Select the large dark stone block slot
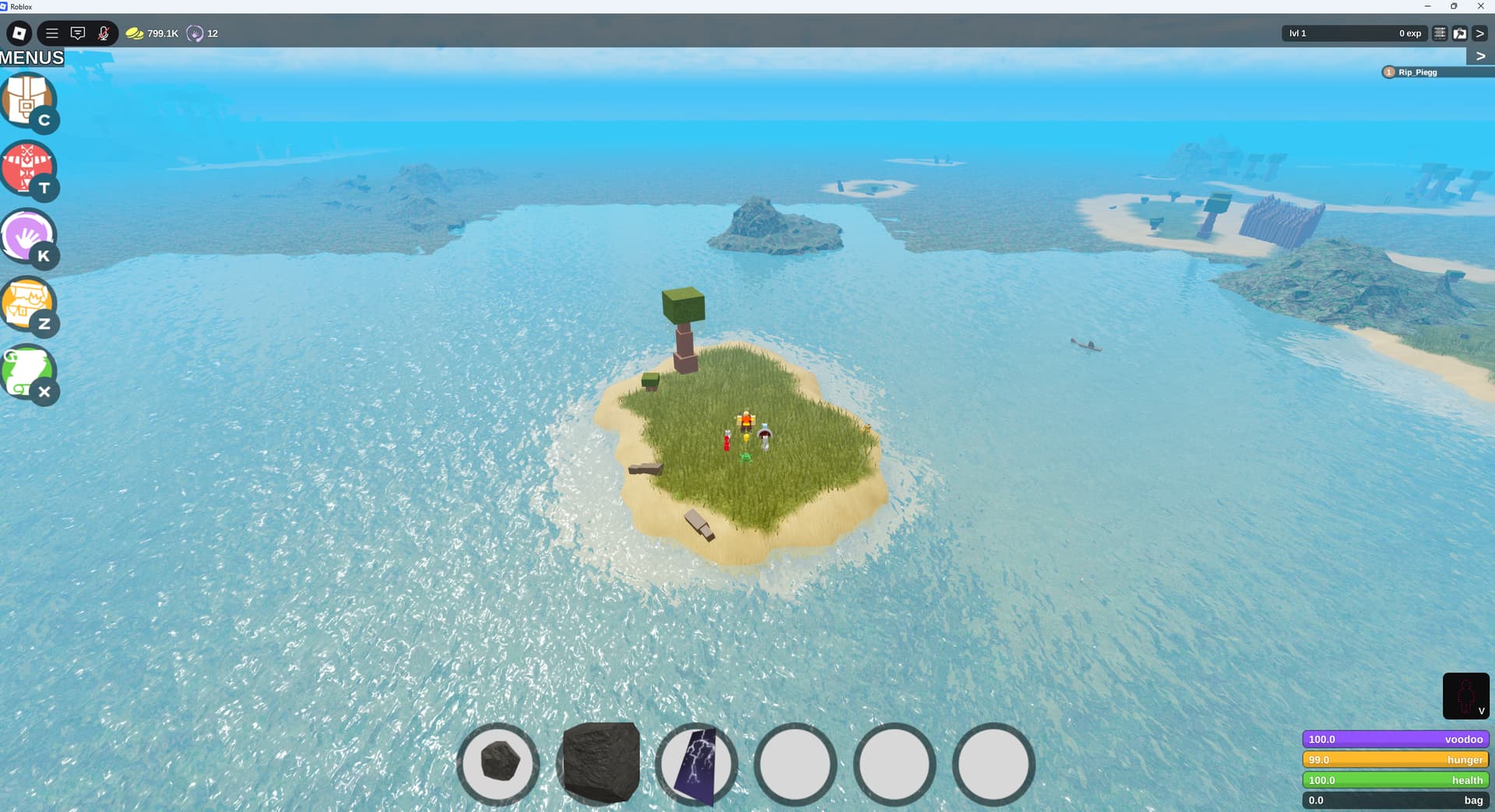The height and width of the screenshot is (812, 1495). pyautogui.click(x=600, y=762)
